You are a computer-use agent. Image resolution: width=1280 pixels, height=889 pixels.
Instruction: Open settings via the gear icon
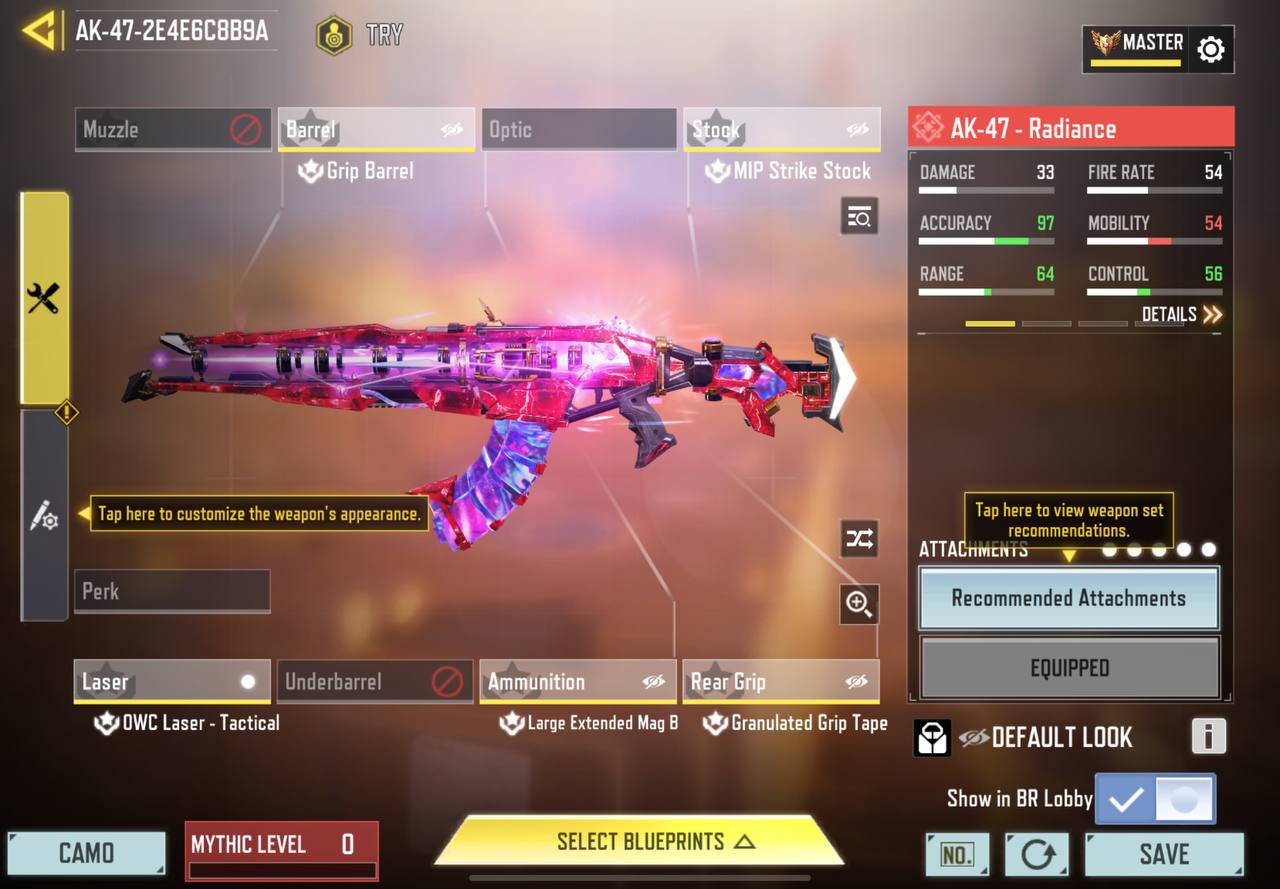[x=1210, y=49]
